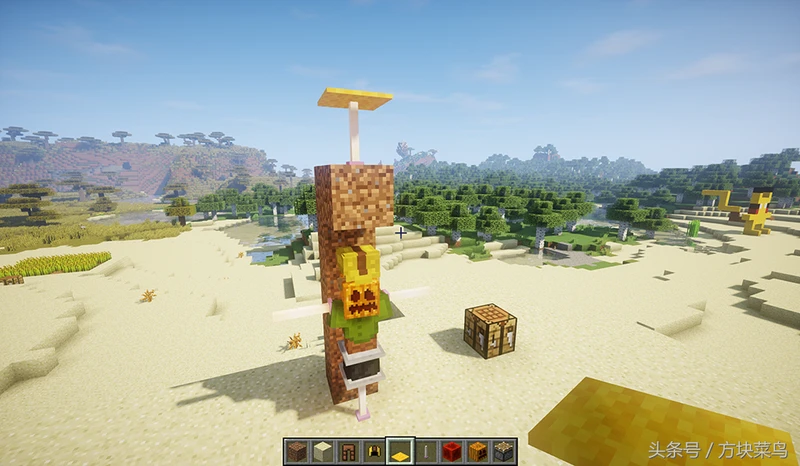The height and width of the screenshot is (466, 800).
Task: Select the yellow carpet hotbar slot
Action: (x=399, y=451)
